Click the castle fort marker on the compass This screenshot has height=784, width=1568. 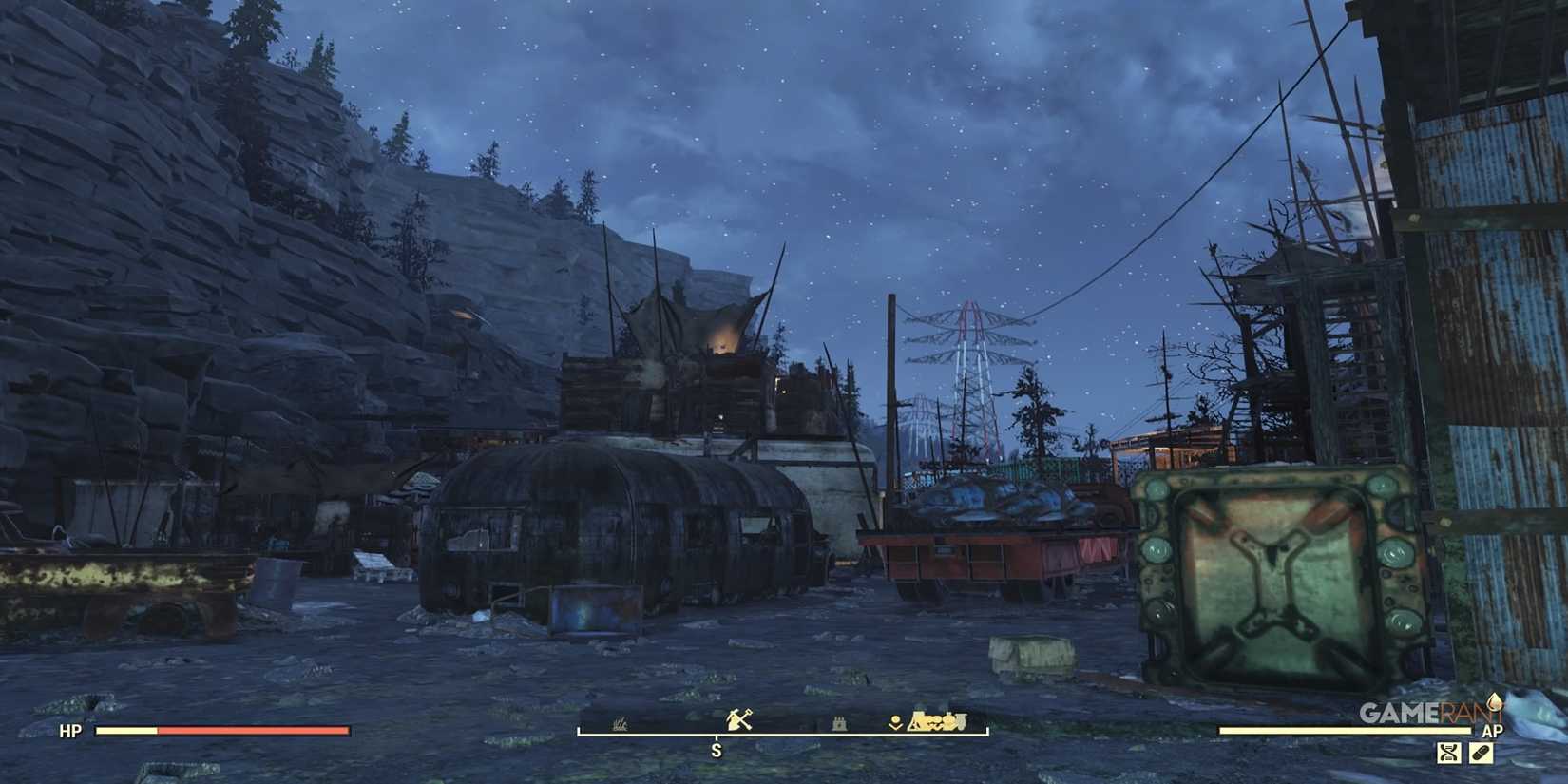[x=839, y=723]
